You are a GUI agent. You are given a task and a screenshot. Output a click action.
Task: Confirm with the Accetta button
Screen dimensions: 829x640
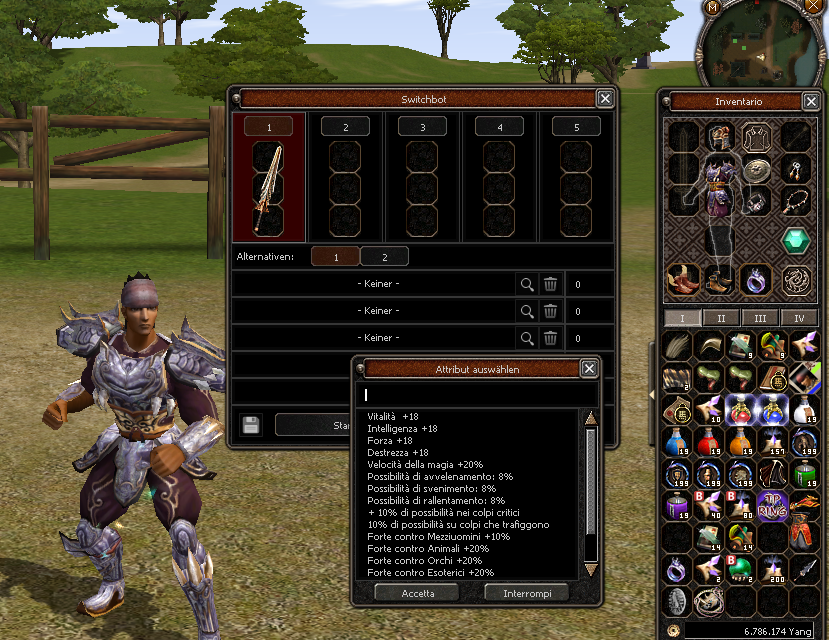[x=416, y=592]
